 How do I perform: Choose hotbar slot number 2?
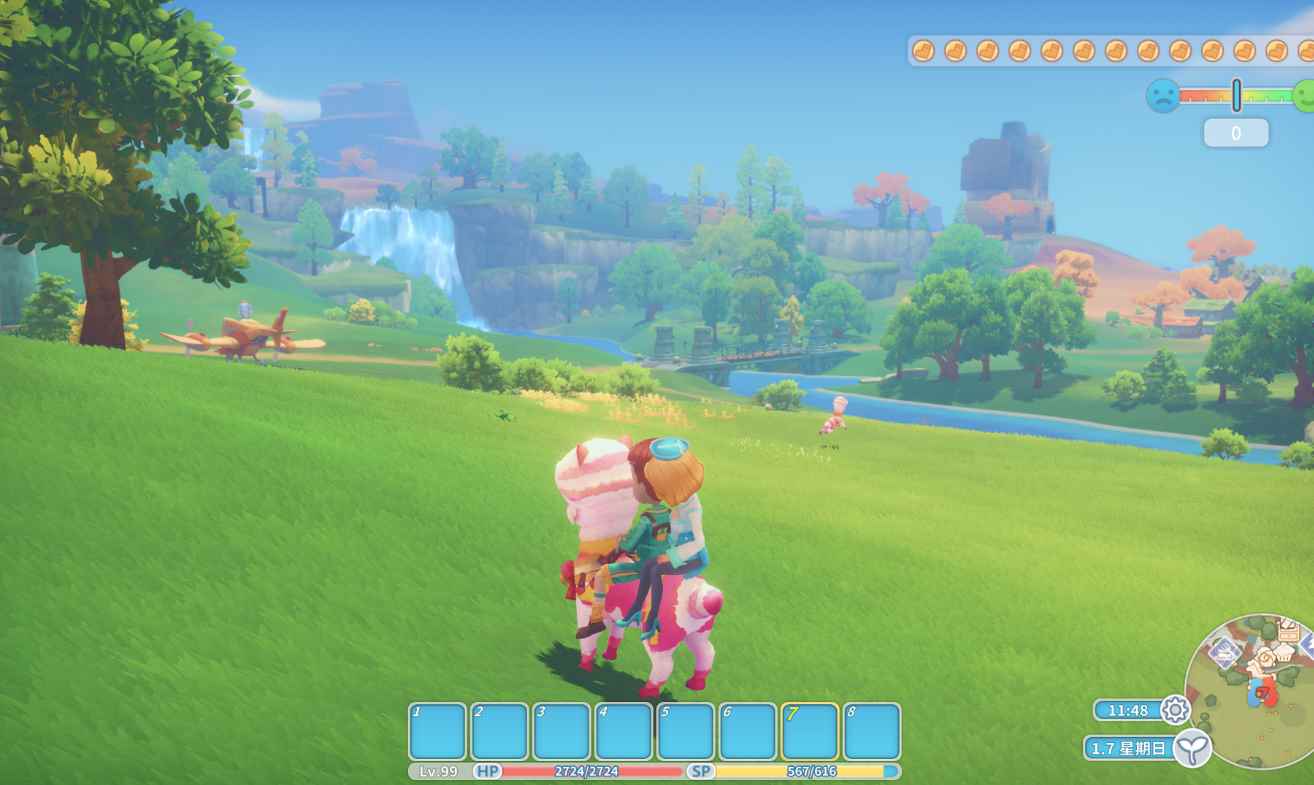[x=500, y=731]
